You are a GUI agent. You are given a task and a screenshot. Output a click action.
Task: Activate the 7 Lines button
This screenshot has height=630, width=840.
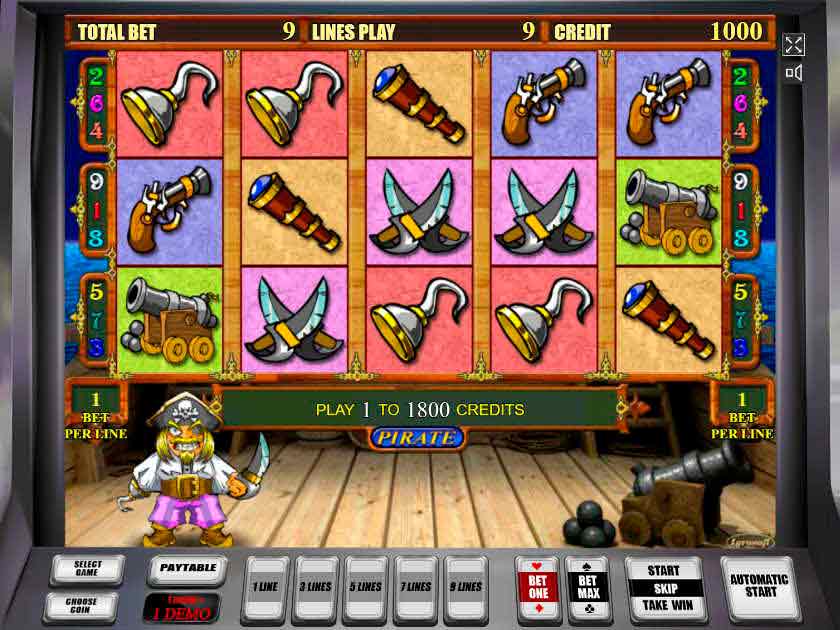[416, 587]
